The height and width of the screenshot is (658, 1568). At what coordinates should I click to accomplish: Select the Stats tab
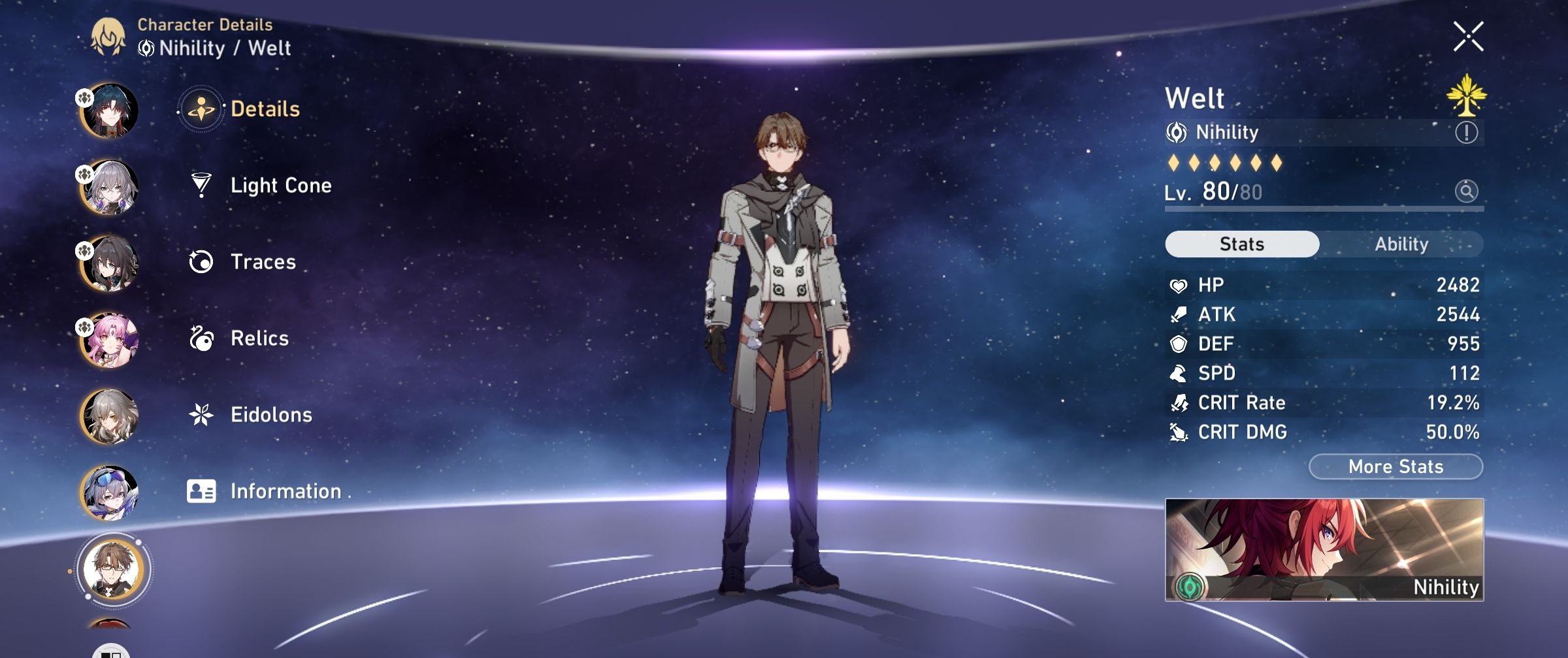pos(1241,244)
